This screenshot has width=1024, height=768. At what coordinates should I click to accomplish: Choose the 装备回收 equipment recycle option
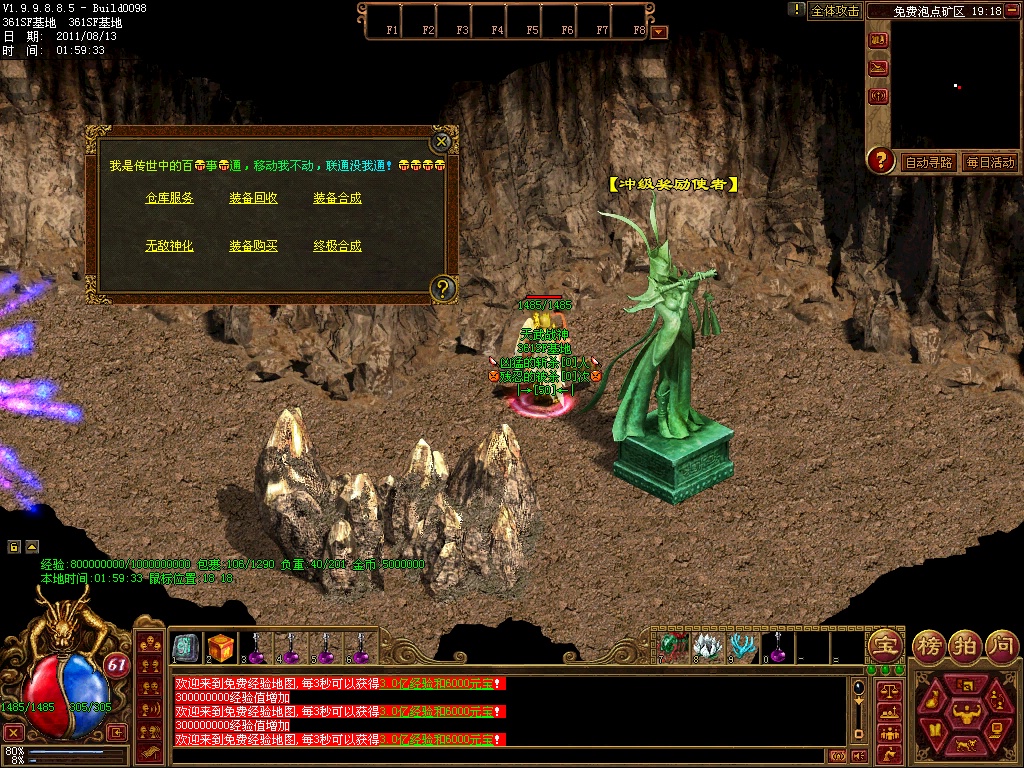point(253,198)
